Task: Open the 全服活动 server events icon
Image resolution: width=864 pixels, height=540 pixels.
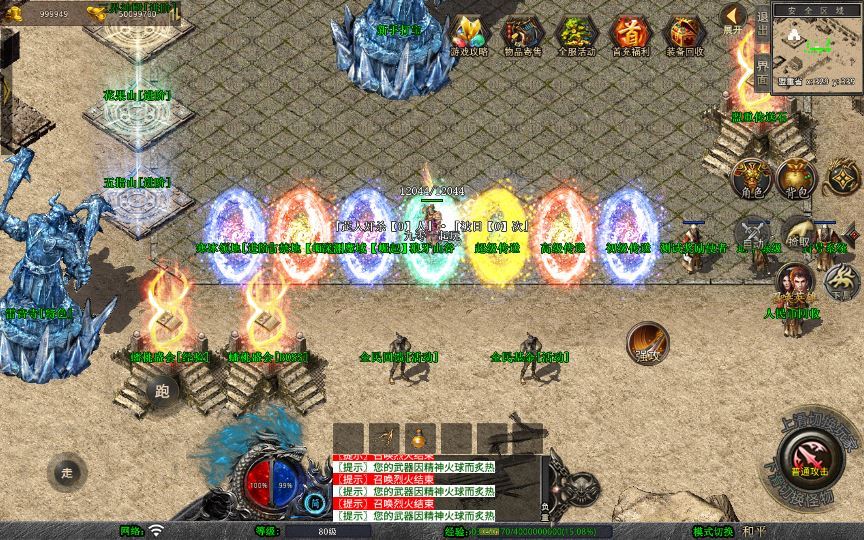Action: pos(575,36)
